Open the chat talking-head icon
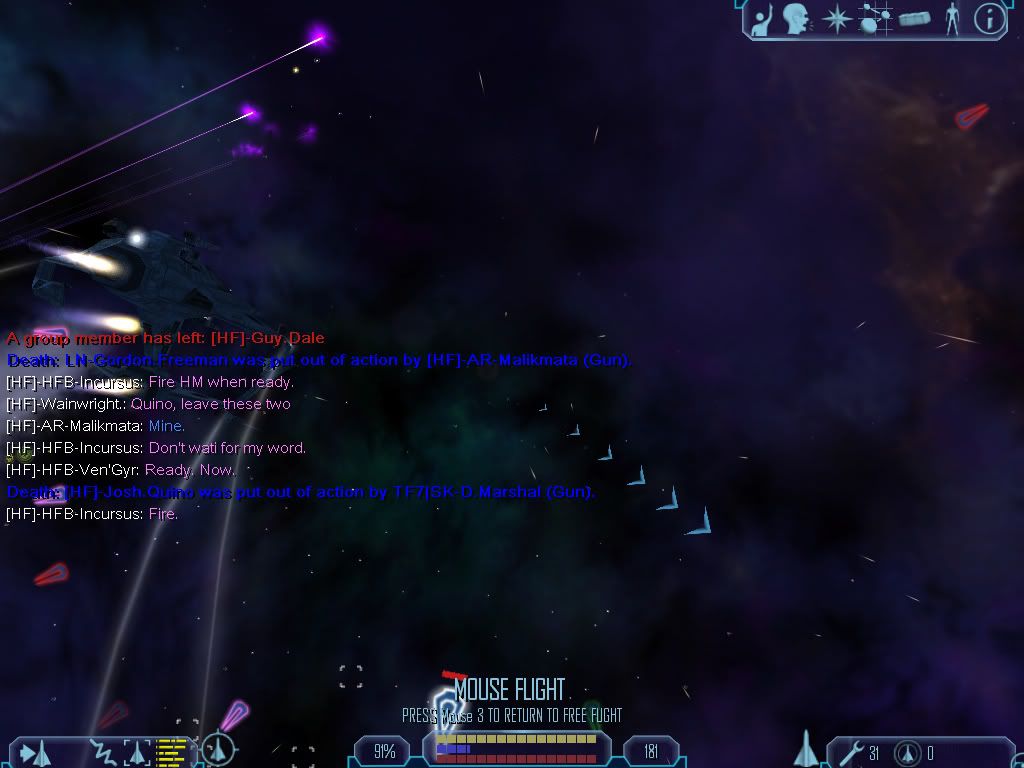The width and height of the screenshot is (1024, 768). (x=796, y=19)
